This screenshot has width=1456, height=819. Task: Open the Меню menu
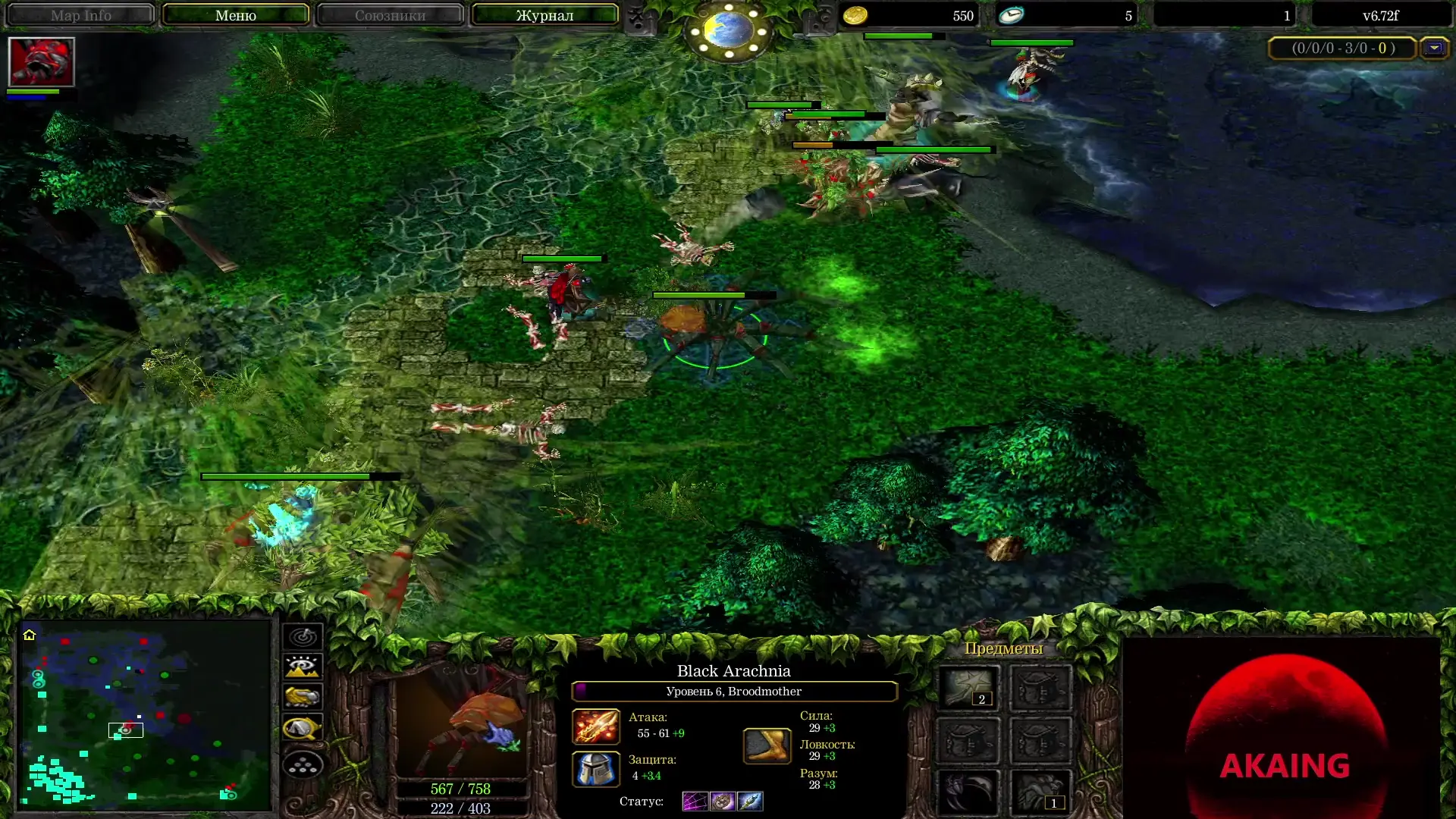point(236,14)
